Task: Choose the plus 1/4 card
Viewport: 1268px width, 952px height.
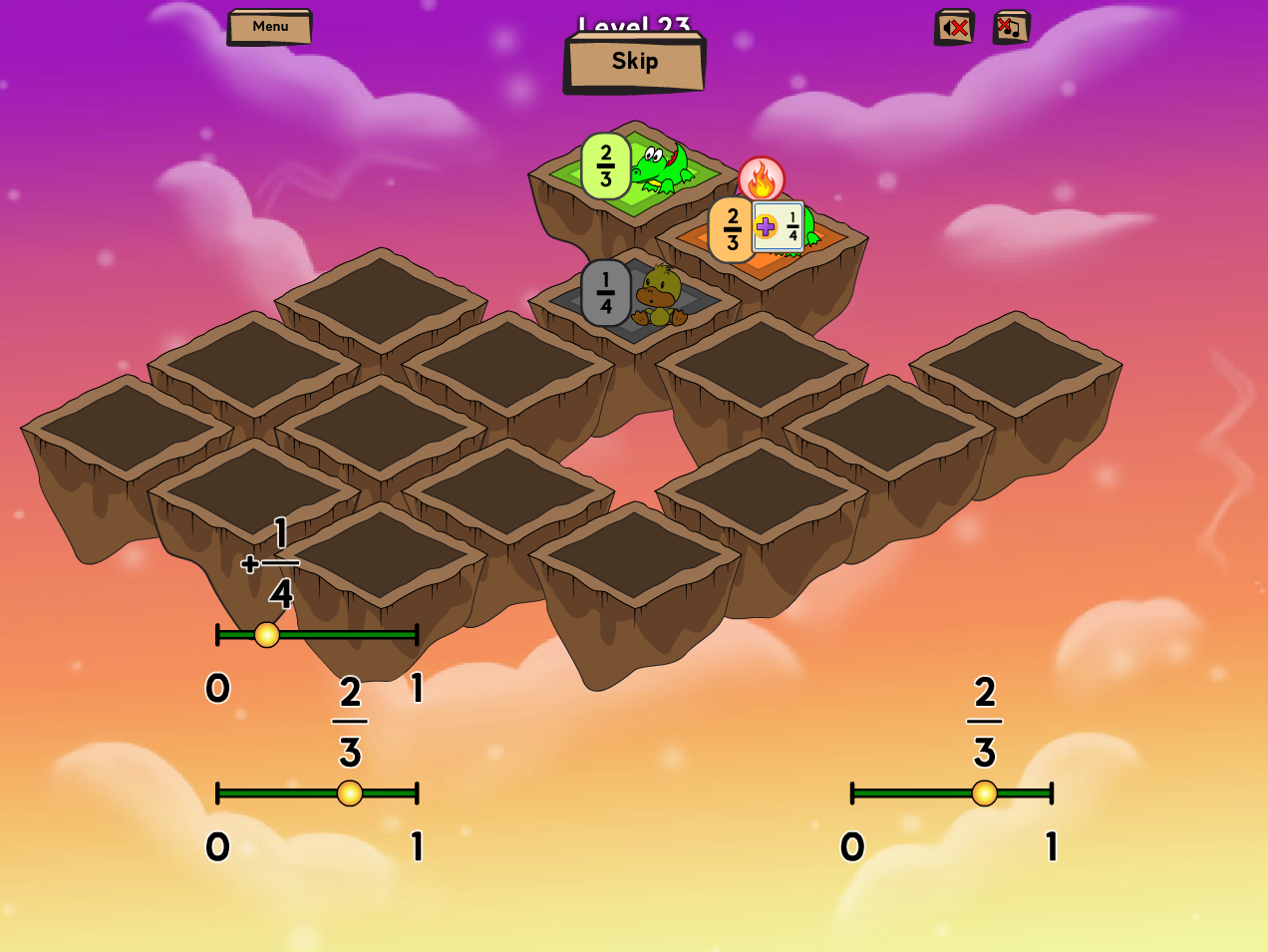Action: pos(779,227)
